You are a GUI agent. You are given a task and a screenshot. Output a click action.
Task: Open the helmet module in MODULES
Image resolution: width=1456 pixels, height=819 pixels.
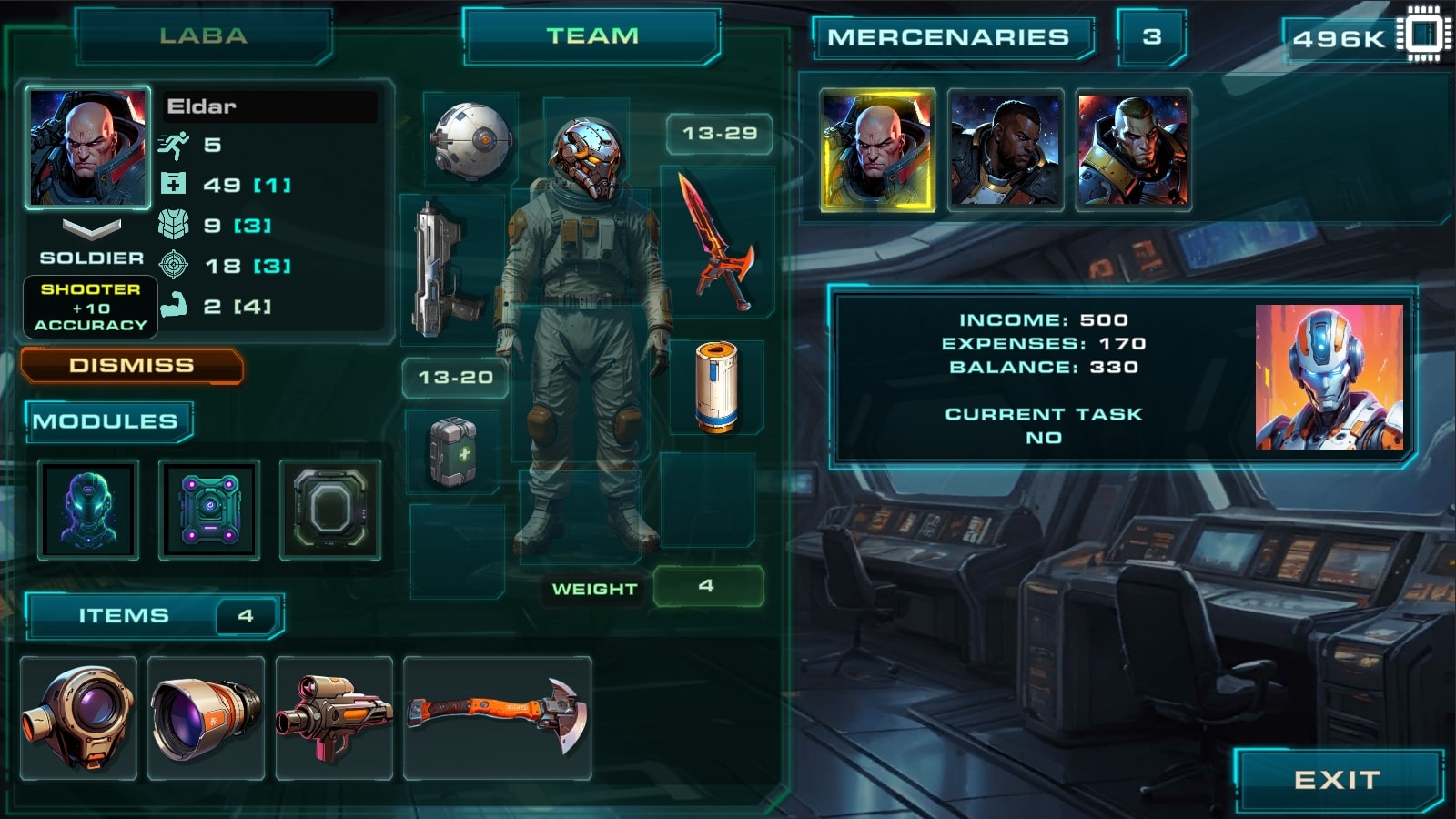pyautogui.click(x=87, y=510)
